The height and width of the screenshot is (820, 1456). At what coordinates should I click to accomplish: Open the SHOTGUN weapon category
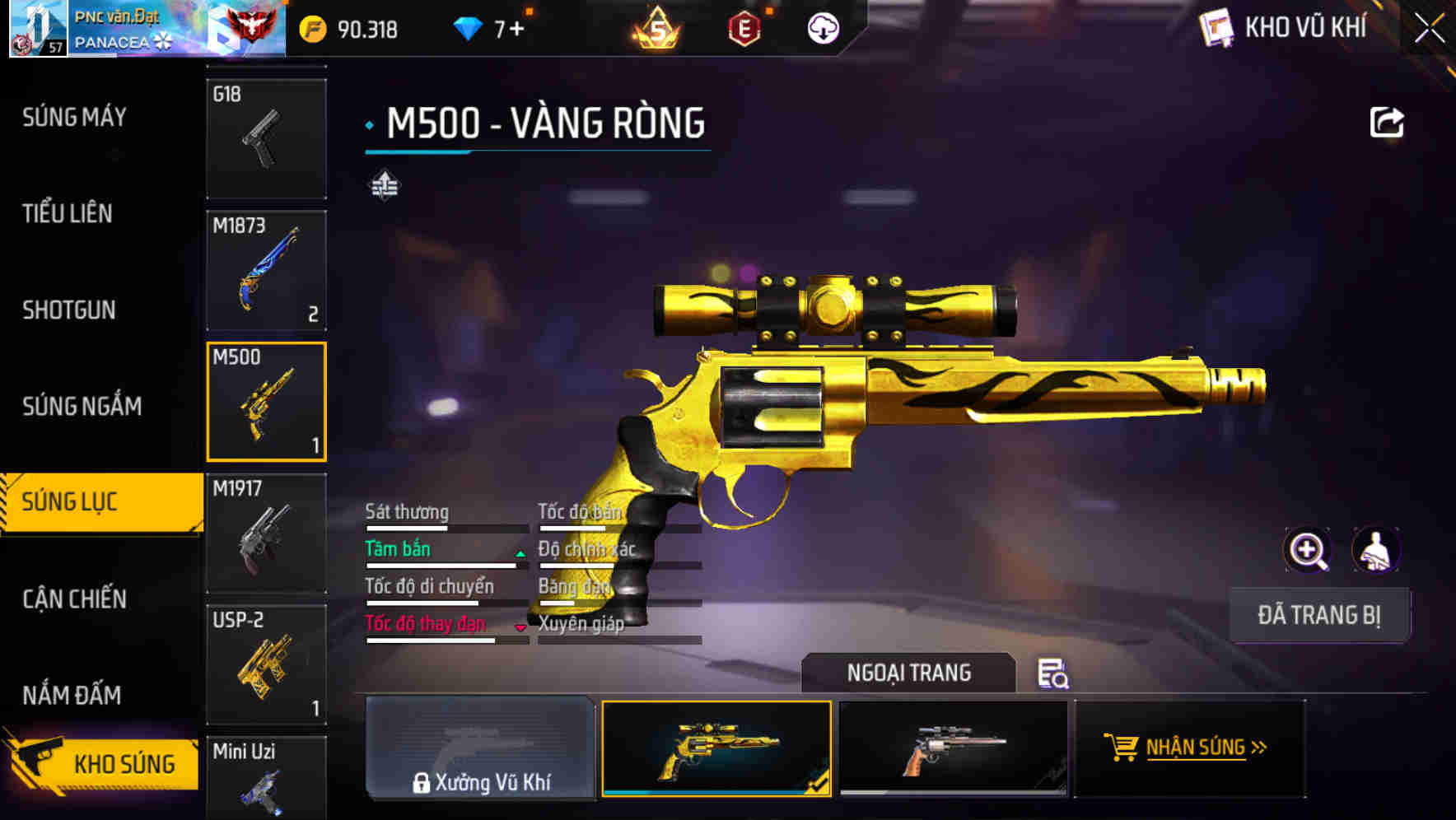click(69, 310)
